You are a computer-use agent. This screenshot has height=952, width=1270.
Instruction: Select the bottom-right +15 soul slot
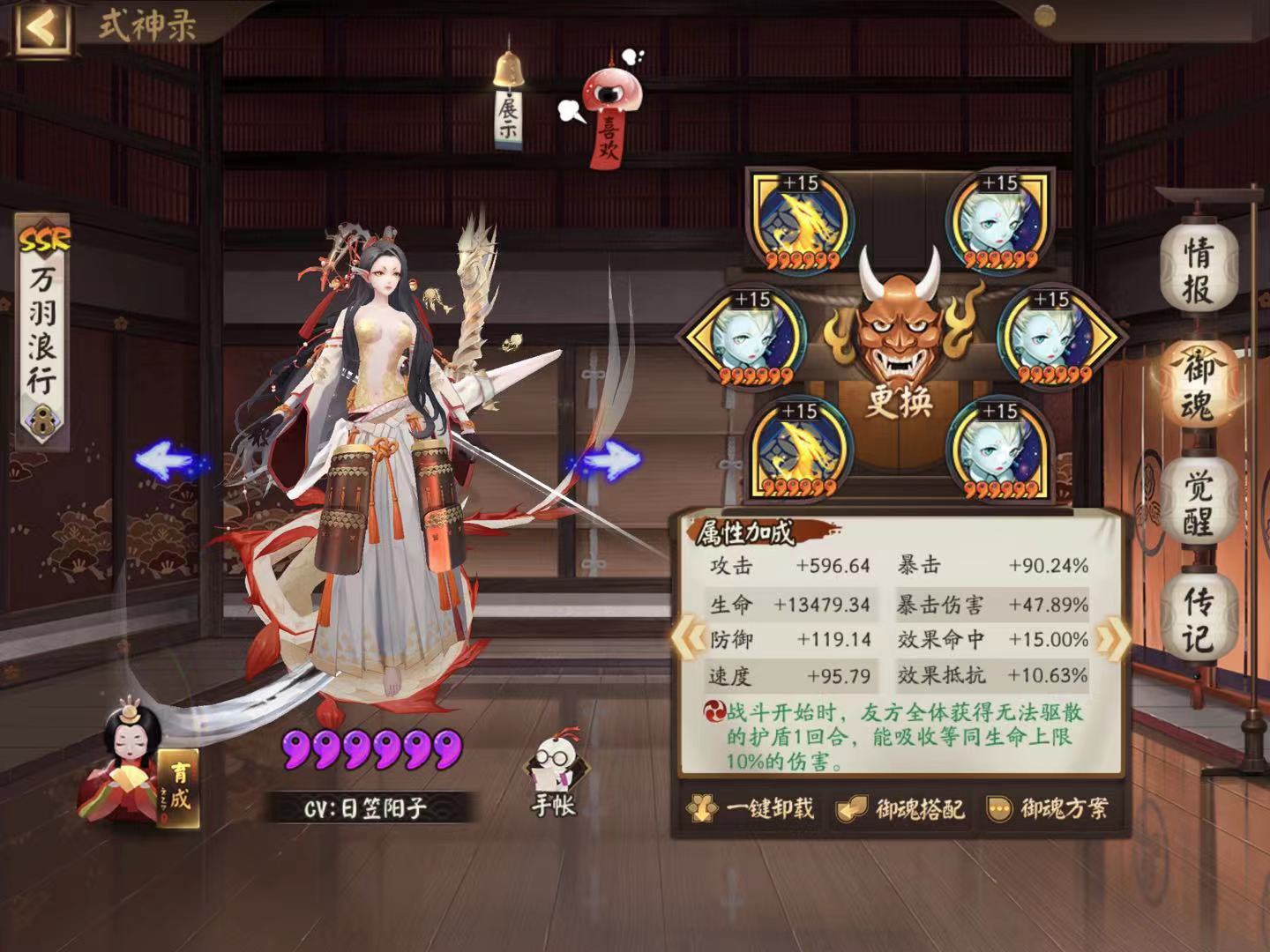click(x=998, y=451)
